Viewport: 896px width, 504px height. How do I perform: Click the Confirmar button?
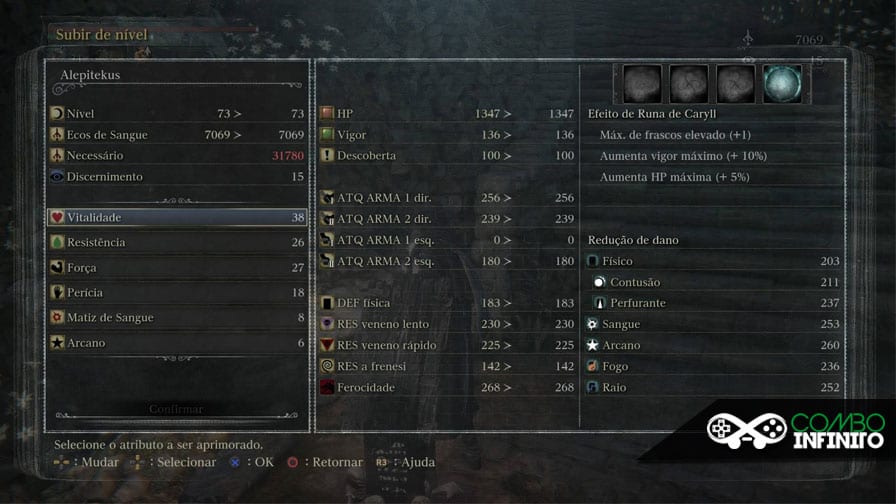click(x=176, y=409)
